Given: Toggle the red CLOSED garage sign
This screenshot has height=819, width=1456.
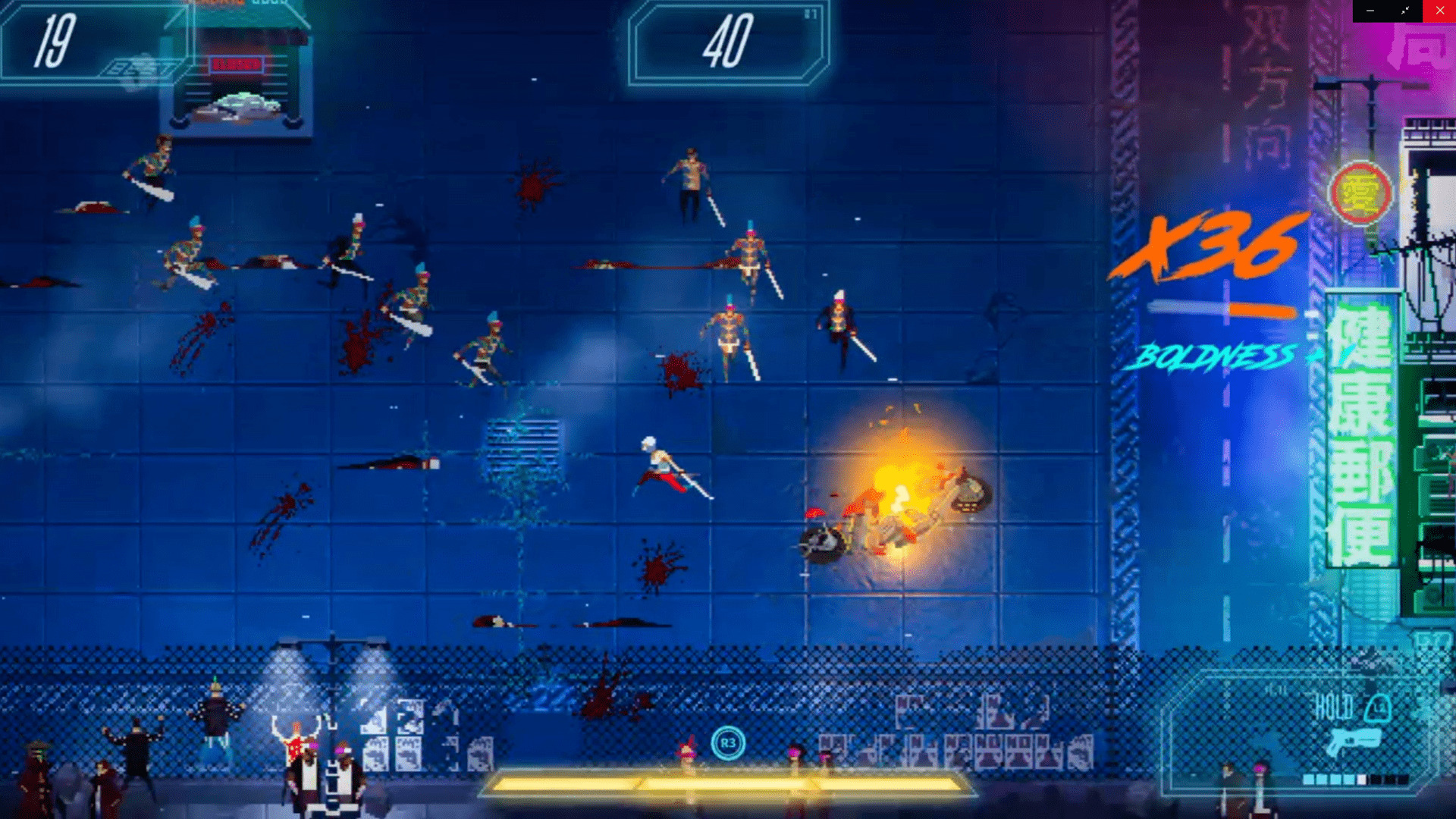Looking at the screenshot, I should point(237,65).
